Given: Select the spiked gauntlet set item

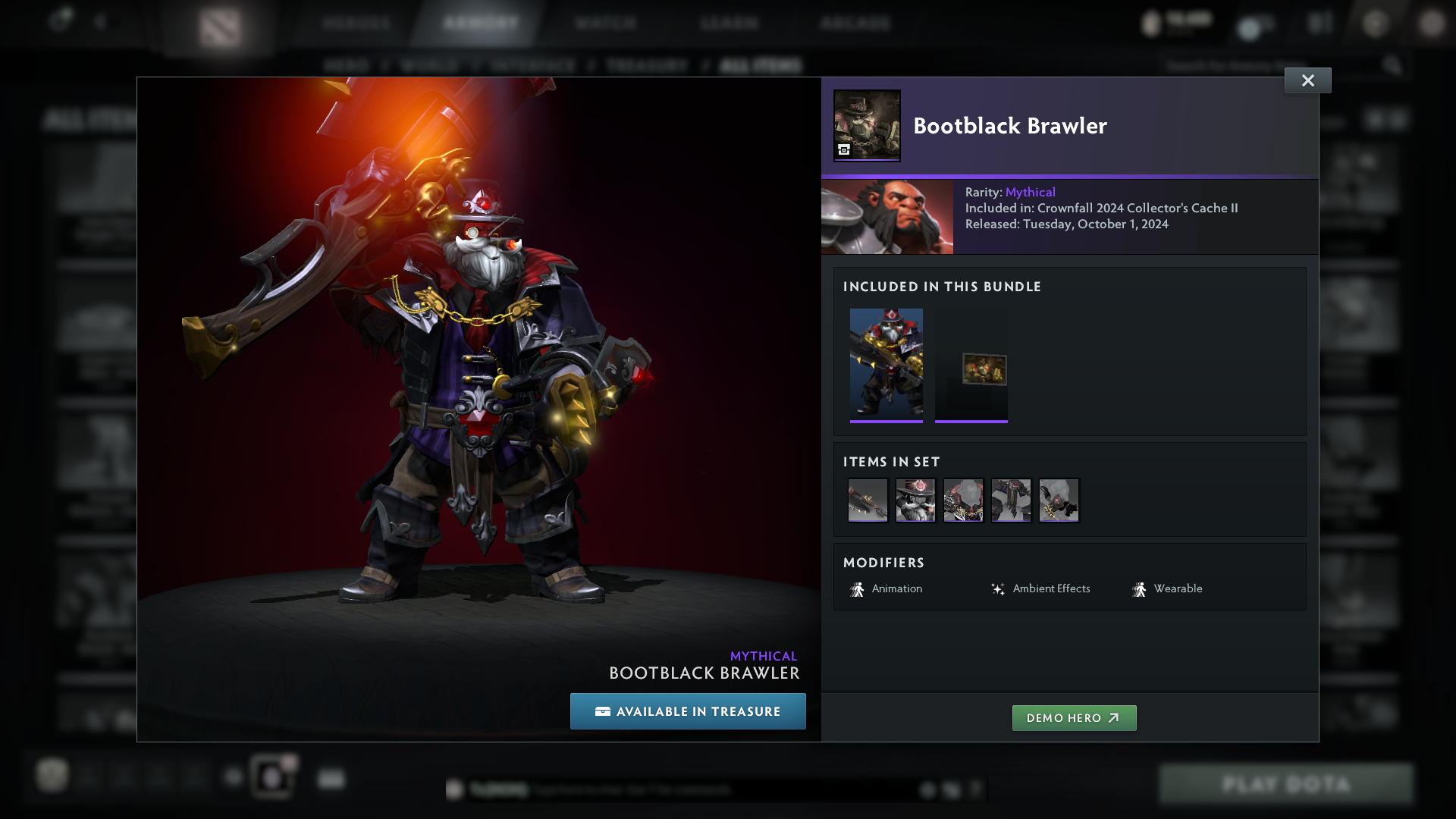Looking at the screenshot, I should click(1059, 500).
